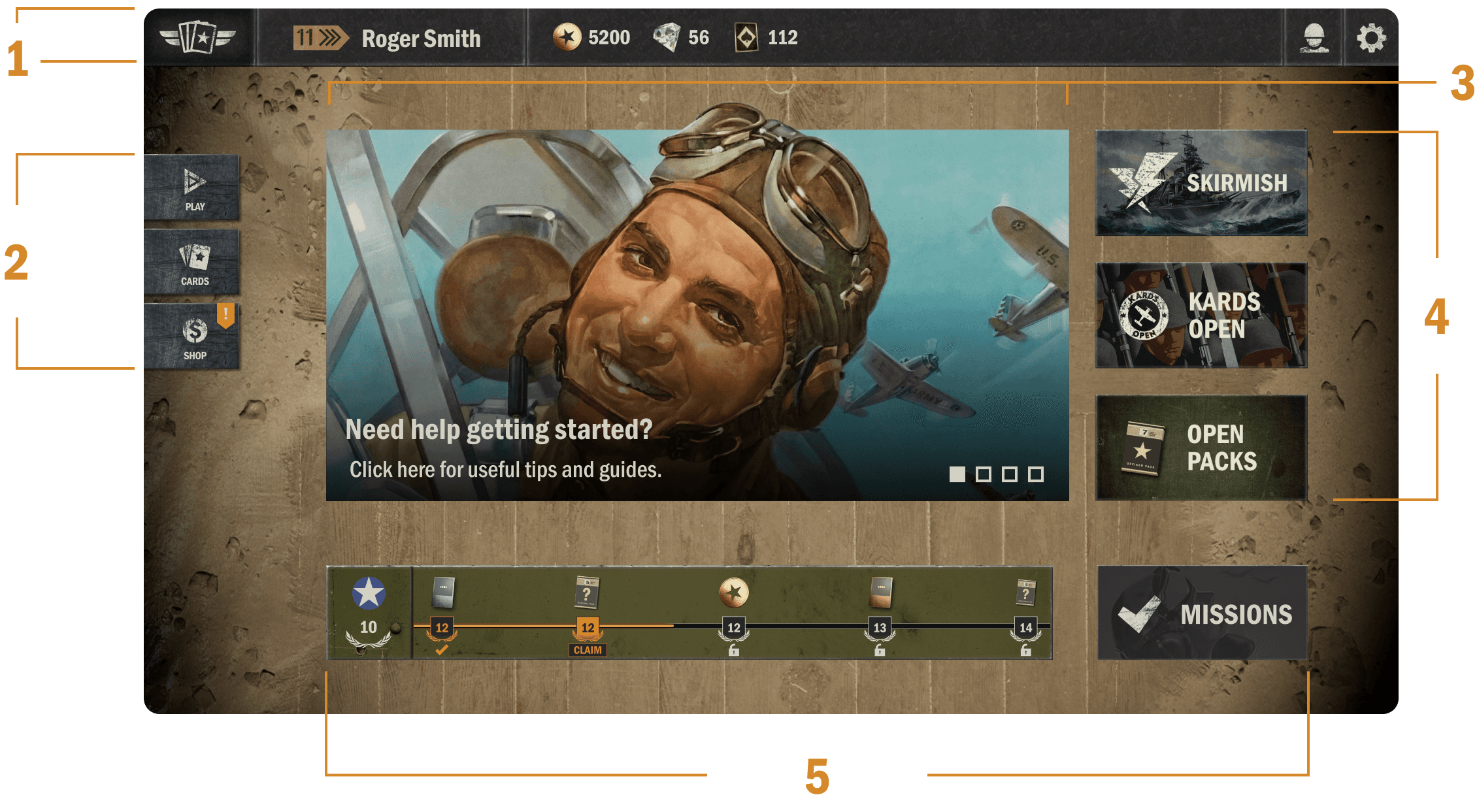Select the gold coin currency counter
This screenshot has height=812, width=1477.
pos(592,37)
